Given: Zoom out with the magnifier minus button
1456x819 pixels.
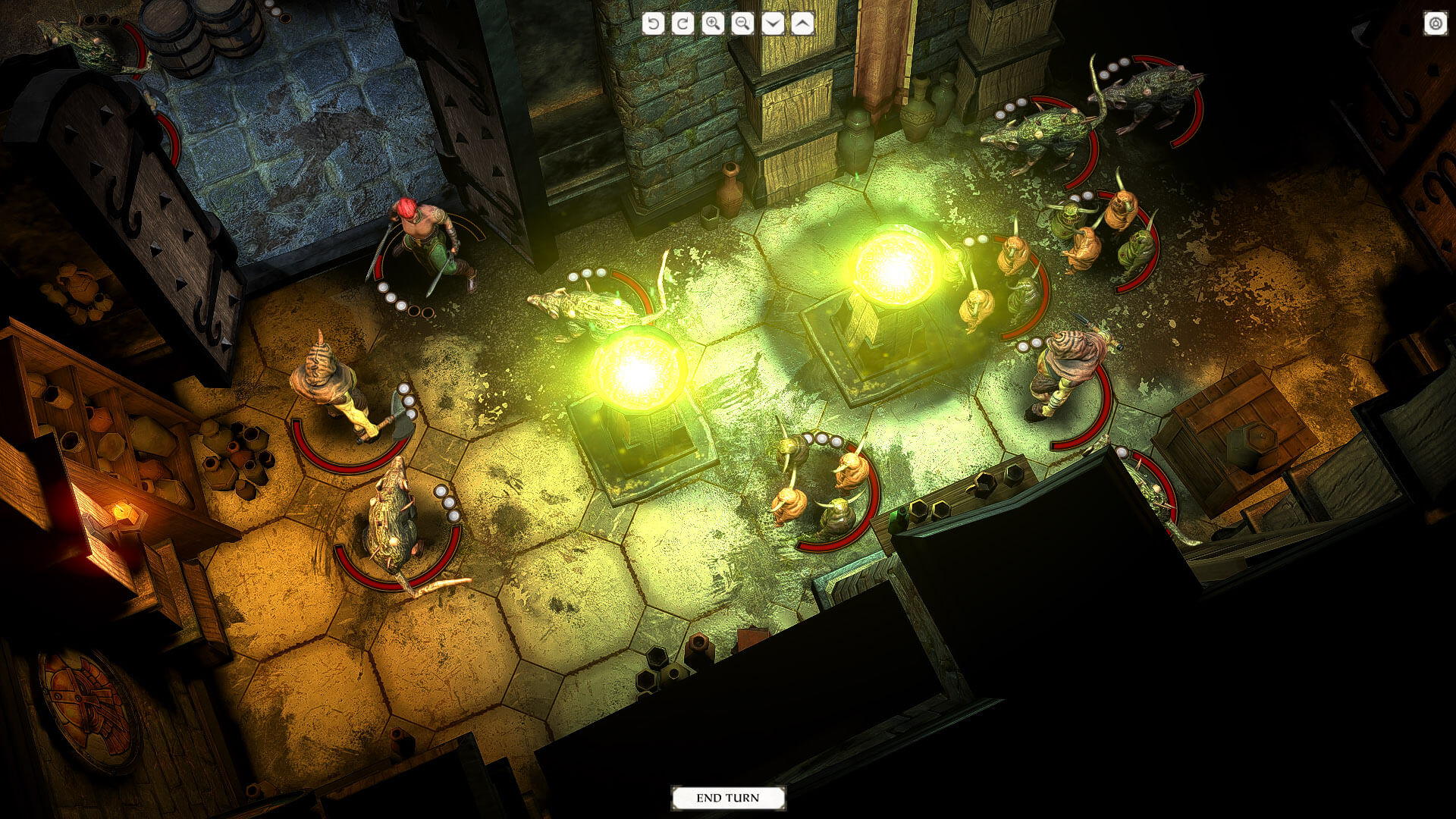Looking at the screenshot, I should pos(742,24).
